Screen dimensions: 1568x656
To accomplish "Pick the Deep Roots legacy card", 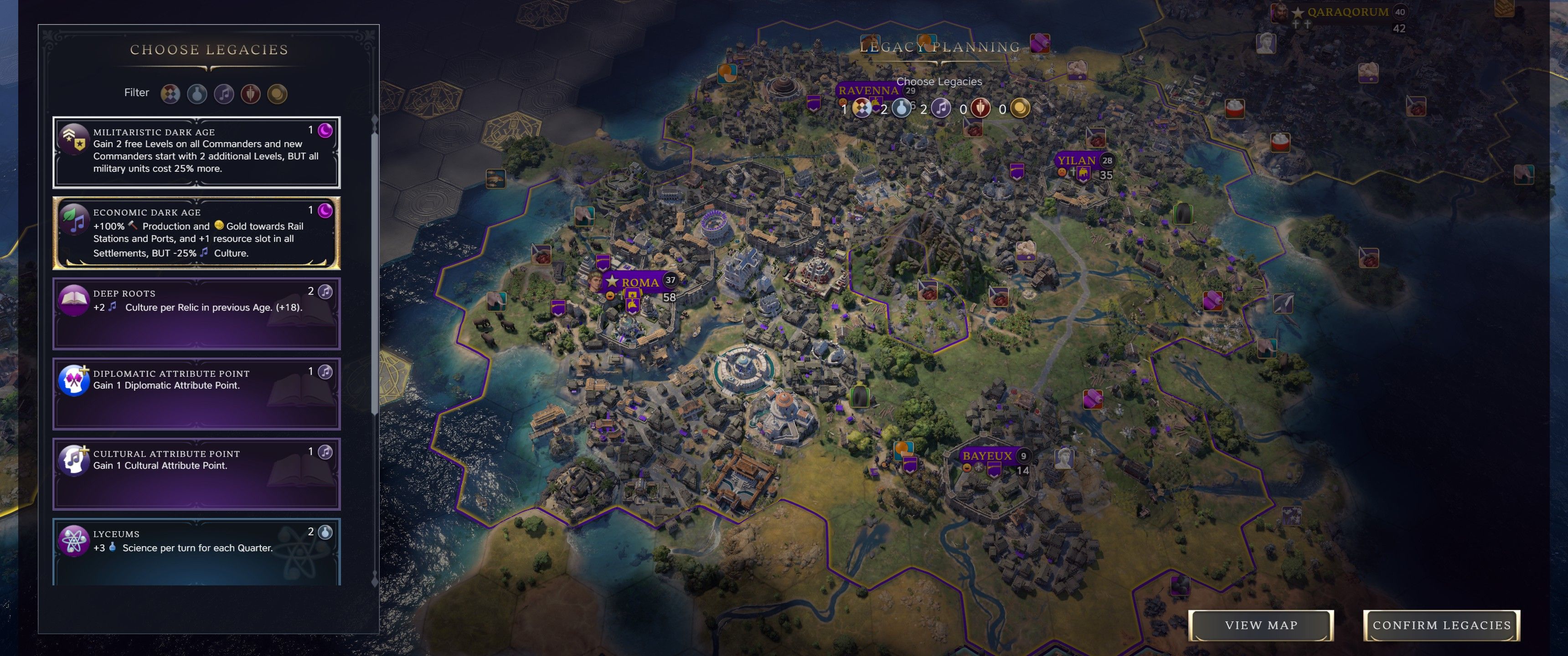I will (196, 313).
